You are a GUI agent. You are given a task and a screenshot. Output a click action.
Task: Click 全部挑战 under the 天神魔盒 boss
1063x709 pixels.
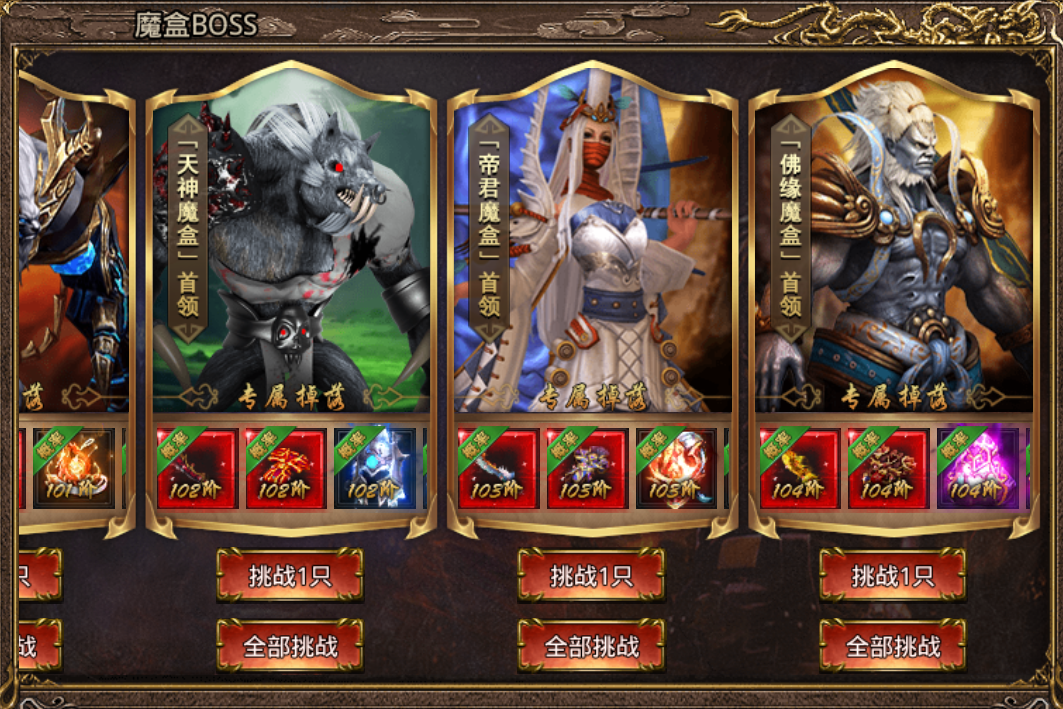coord(289,646)
